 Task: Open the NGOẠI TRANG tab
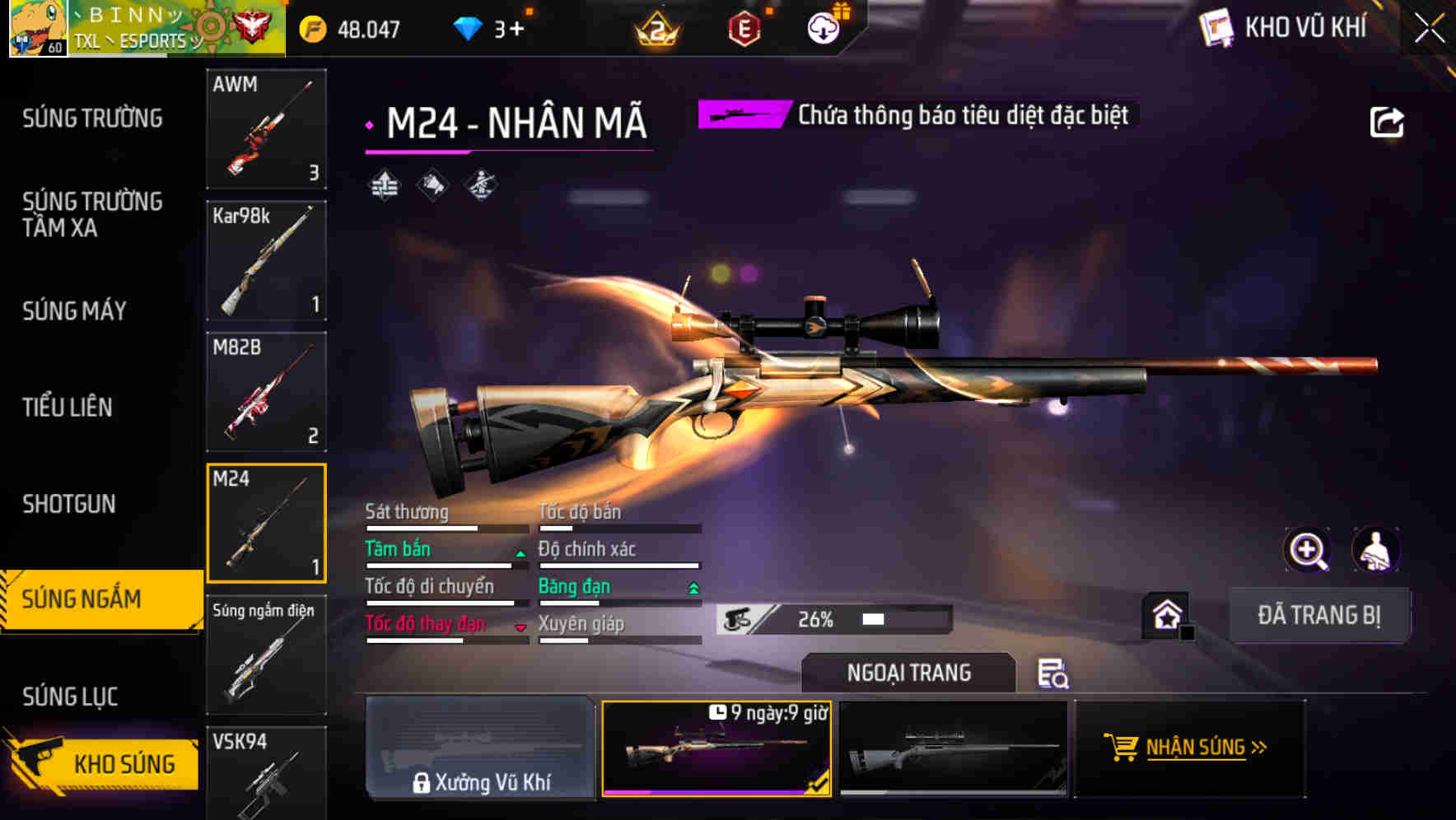pos(908,672)
